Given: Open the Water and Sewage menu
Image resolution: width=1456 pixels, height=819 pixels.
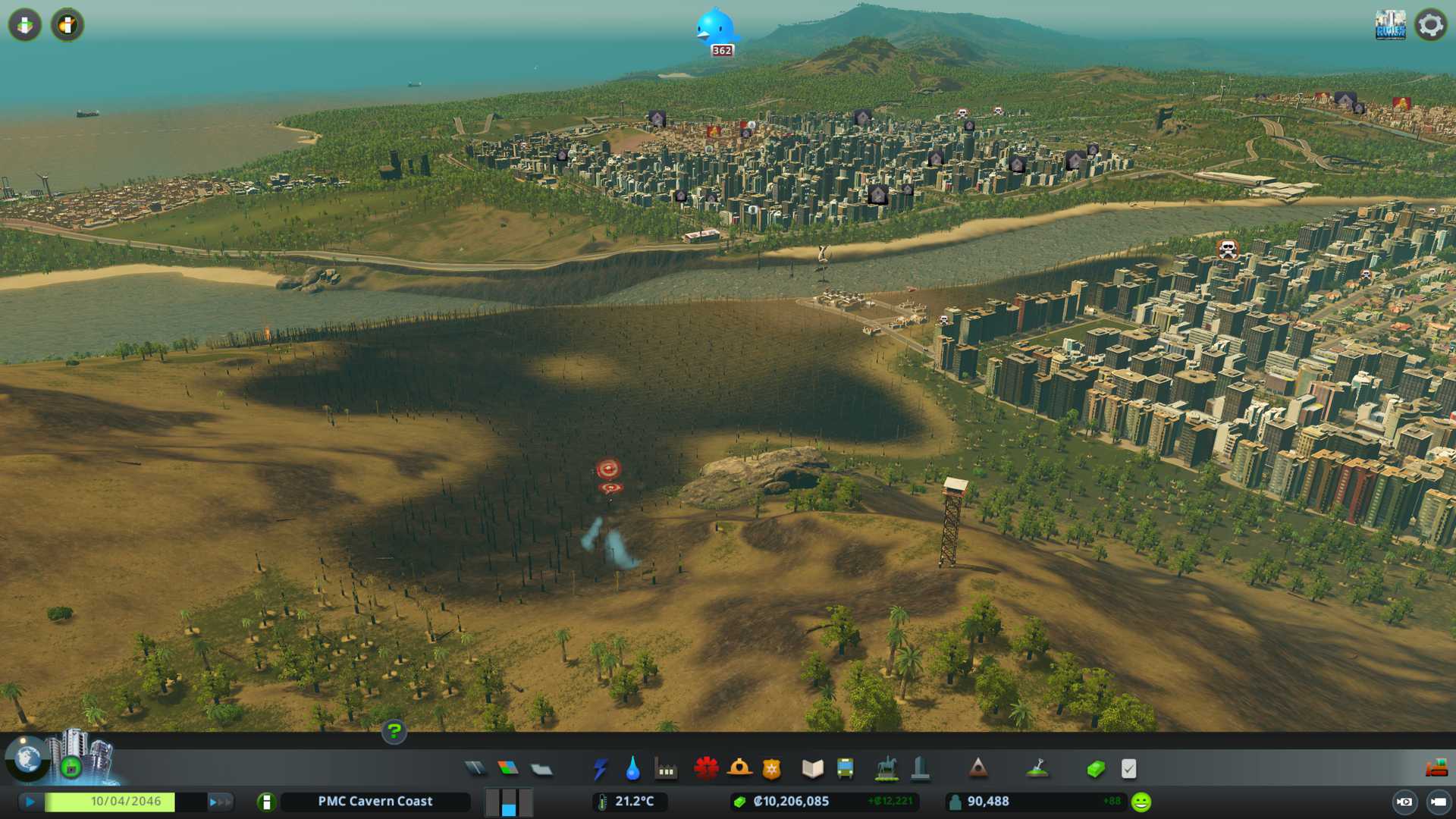Looking at the screenshot, I should (x=632, y=769).
